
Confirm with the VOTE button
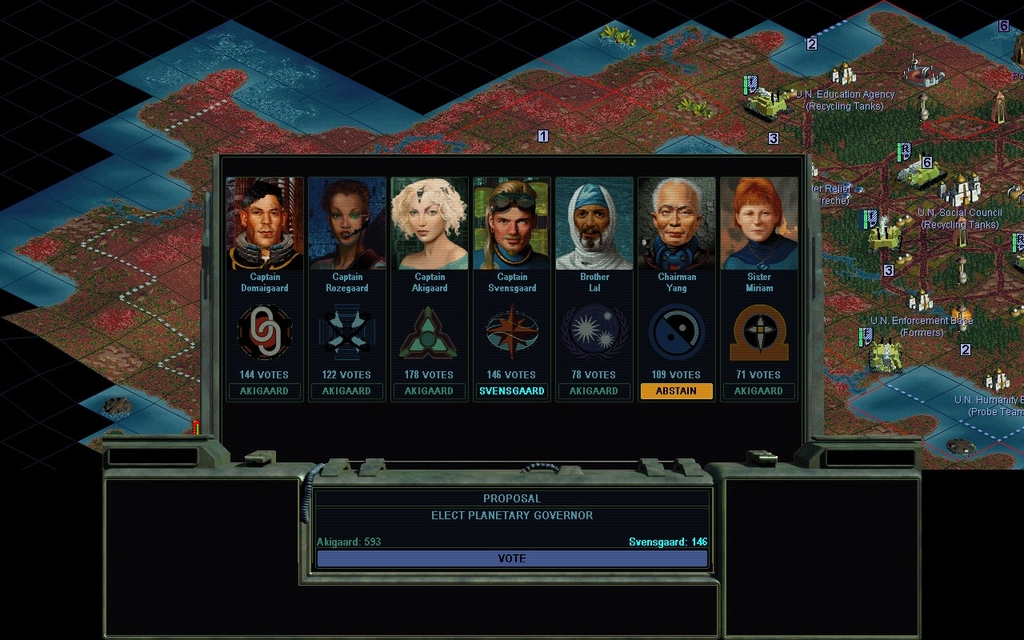click(512, 559)
